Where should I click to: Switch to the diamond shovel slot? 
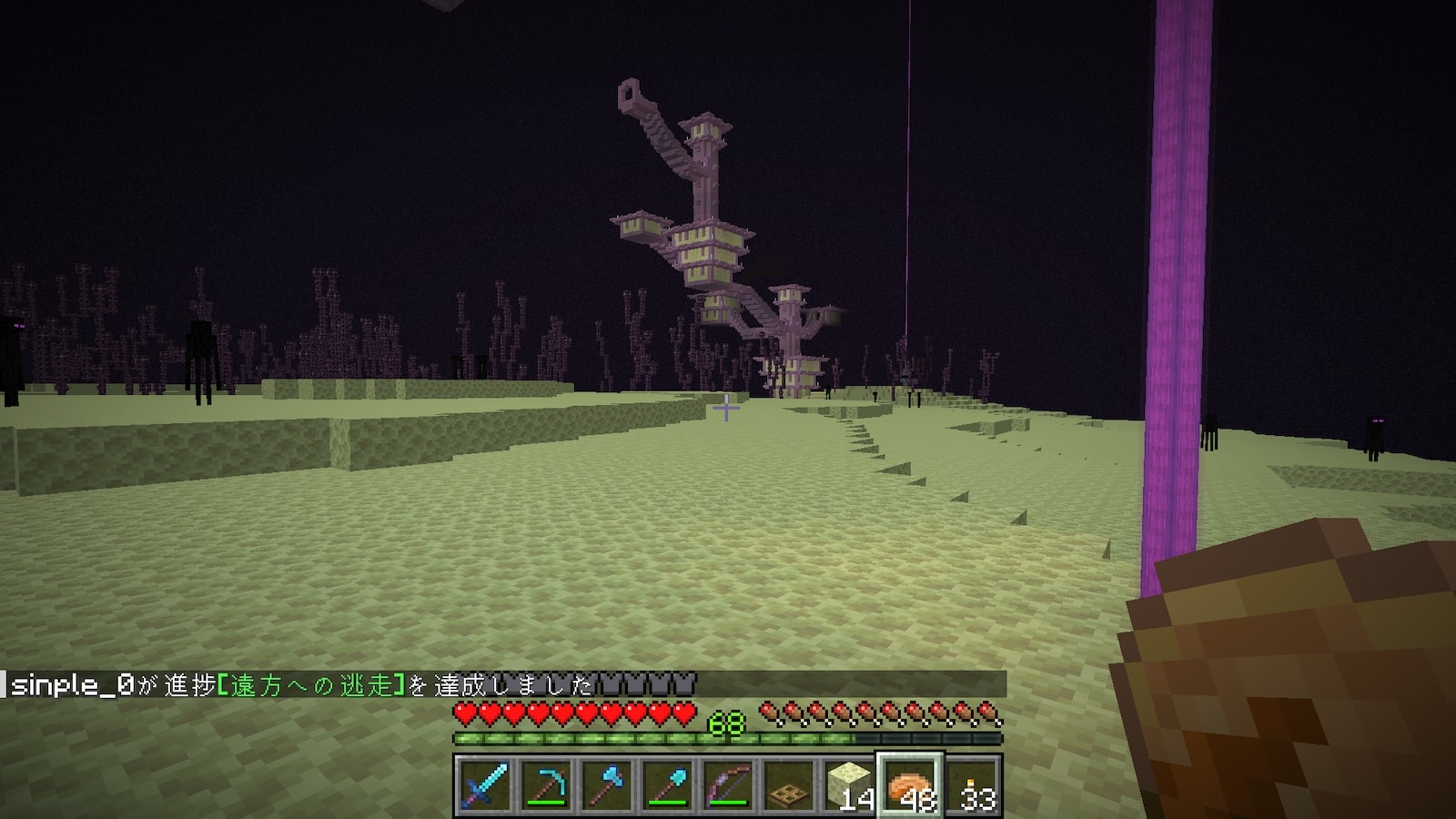point(668,785)
